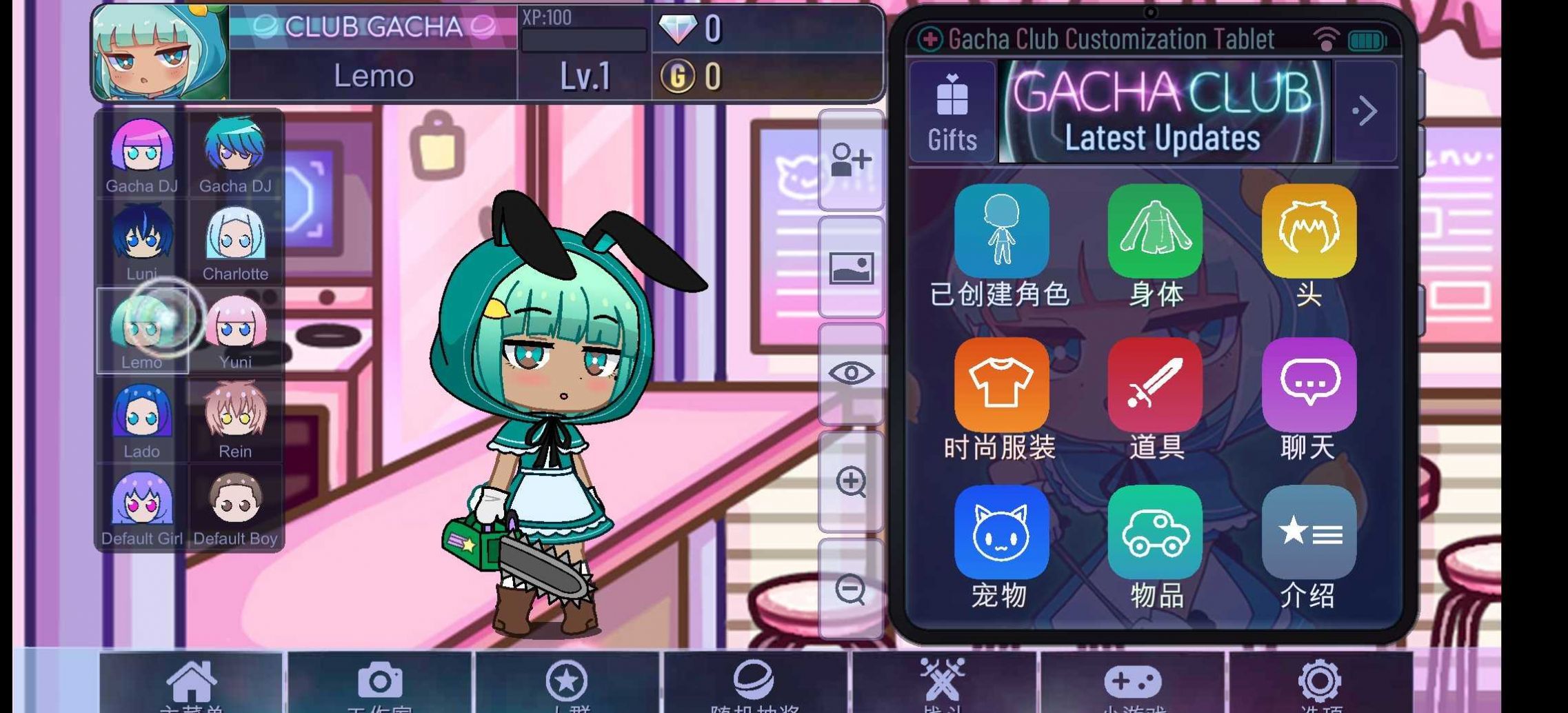Go to next tablet page arrow

(1365, 112)
